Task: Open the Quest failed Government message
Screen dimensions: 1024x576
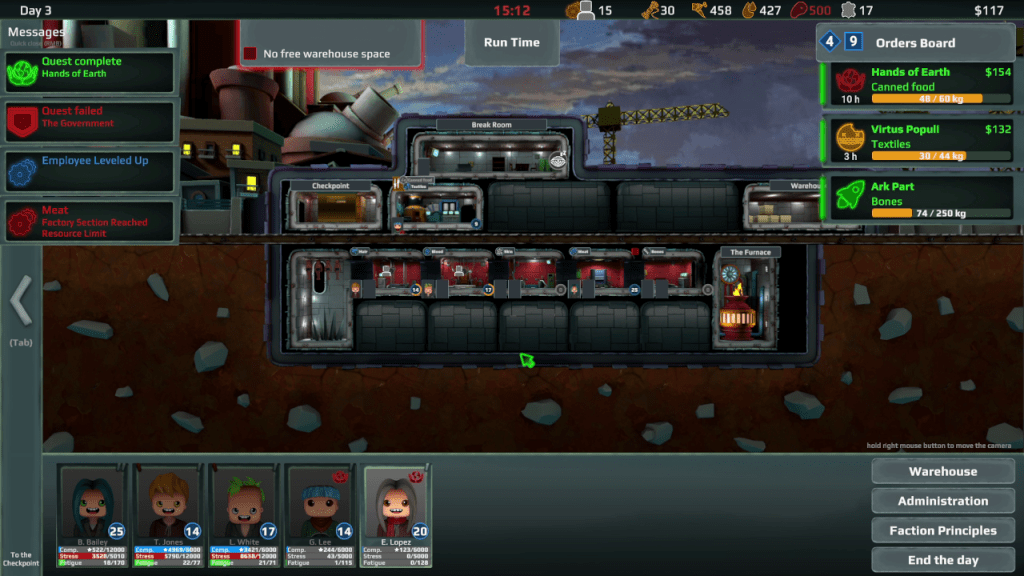Action: 90,121
